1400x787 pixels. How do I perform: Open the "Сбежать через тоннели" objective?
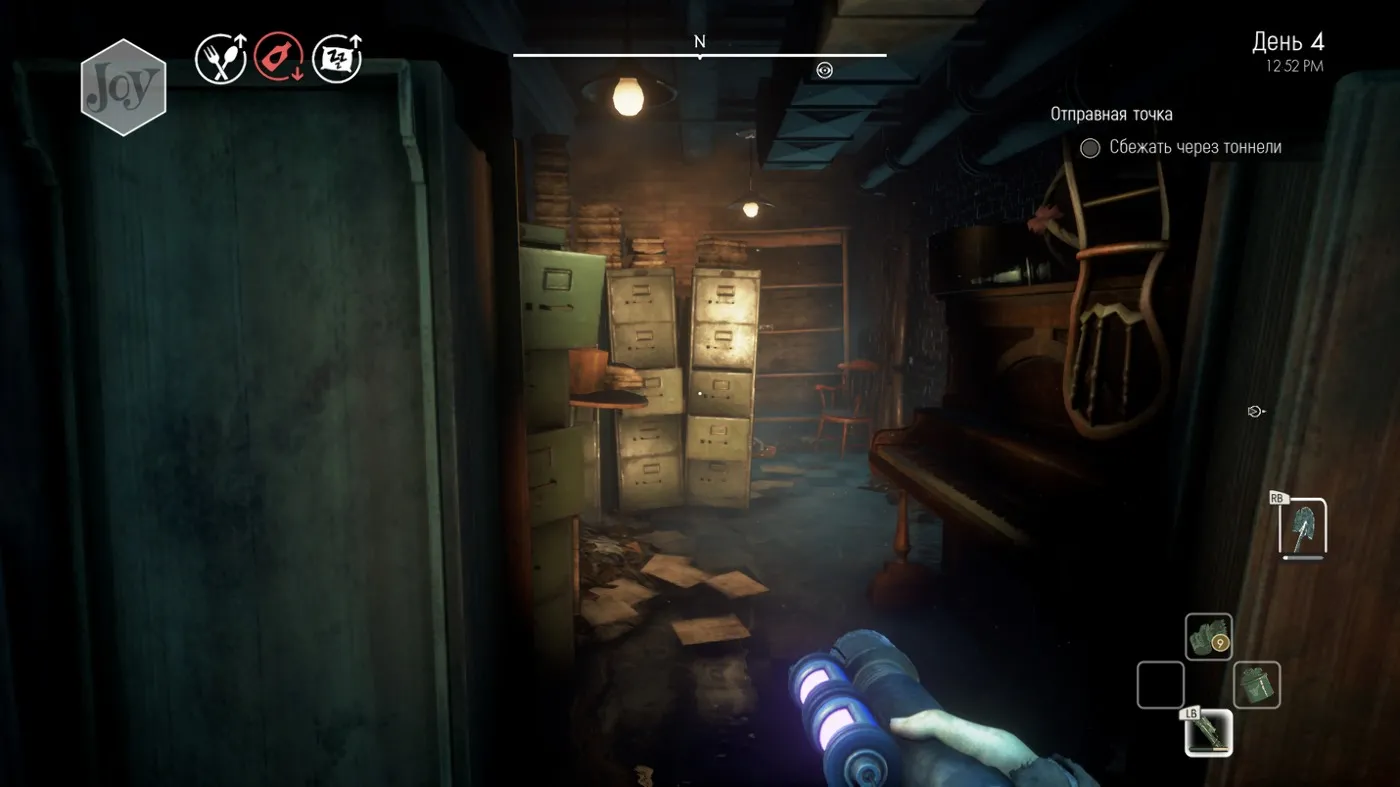[1195, 148]
